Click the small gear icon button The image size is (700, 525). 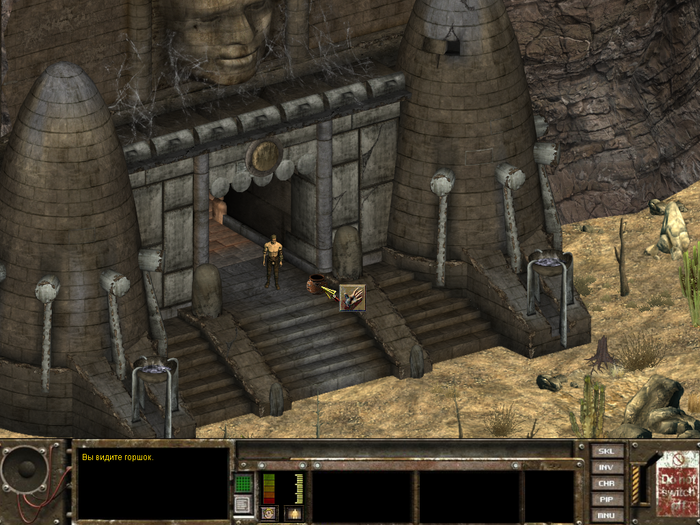tap(269, 513)
